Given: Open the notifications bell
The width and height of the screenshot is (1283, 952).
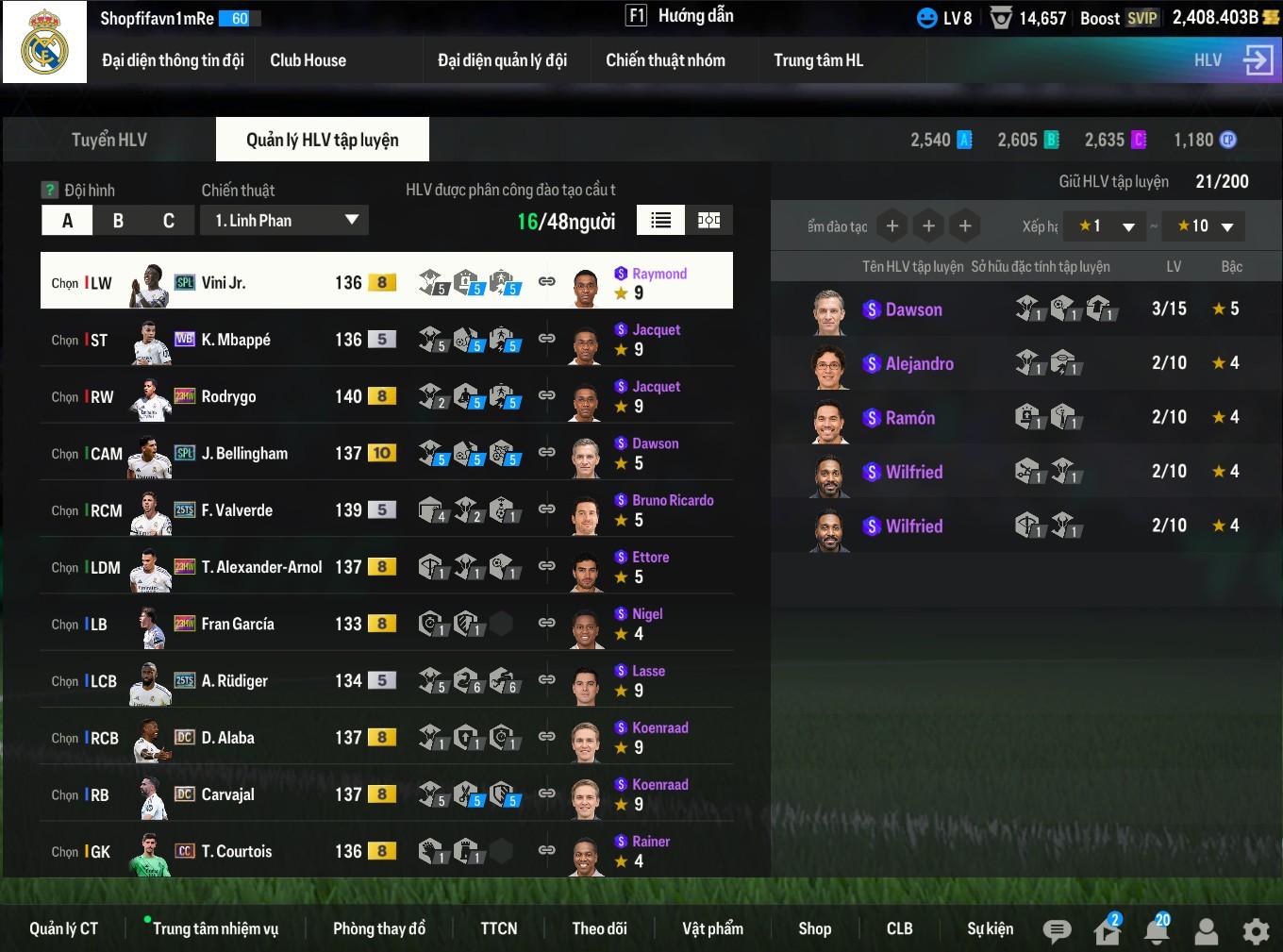Looking at the screenshot, I should [x=1156, y=931].
